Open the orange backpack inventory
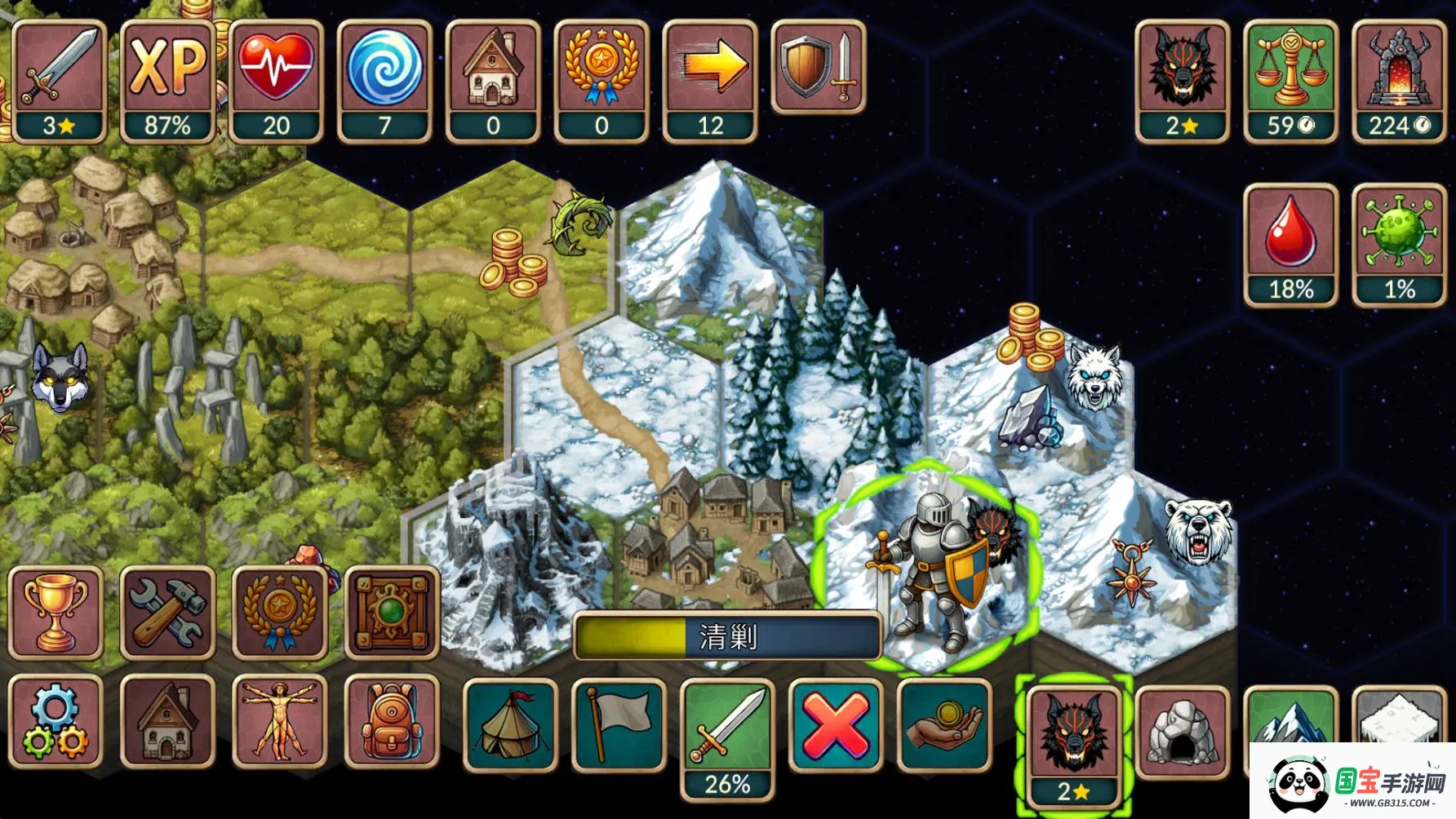Screen dimensions: 1456x819 pyautogui.click(x=393, y=722)
